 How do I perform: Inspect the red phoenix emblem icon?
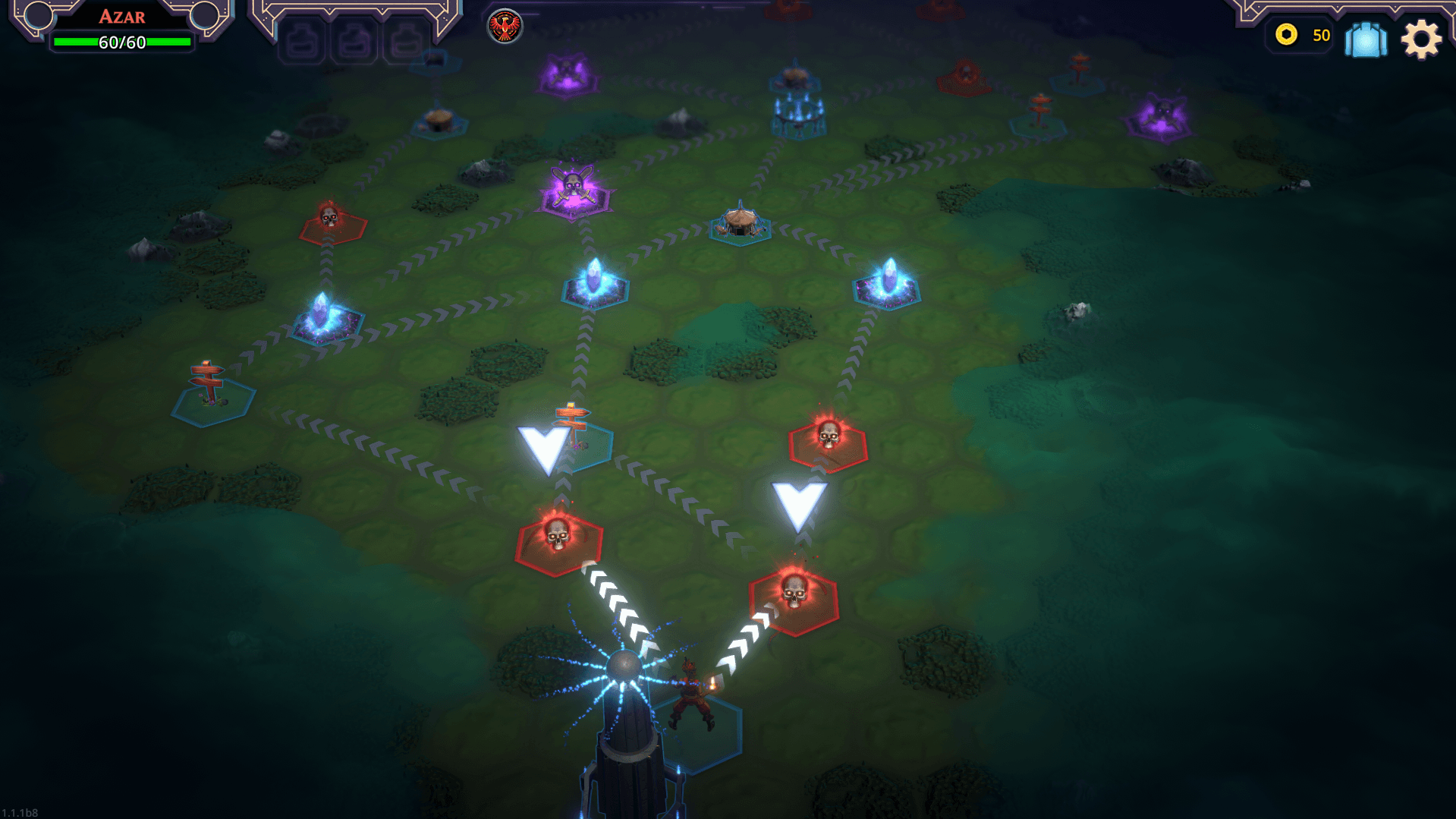click(505, 27)
